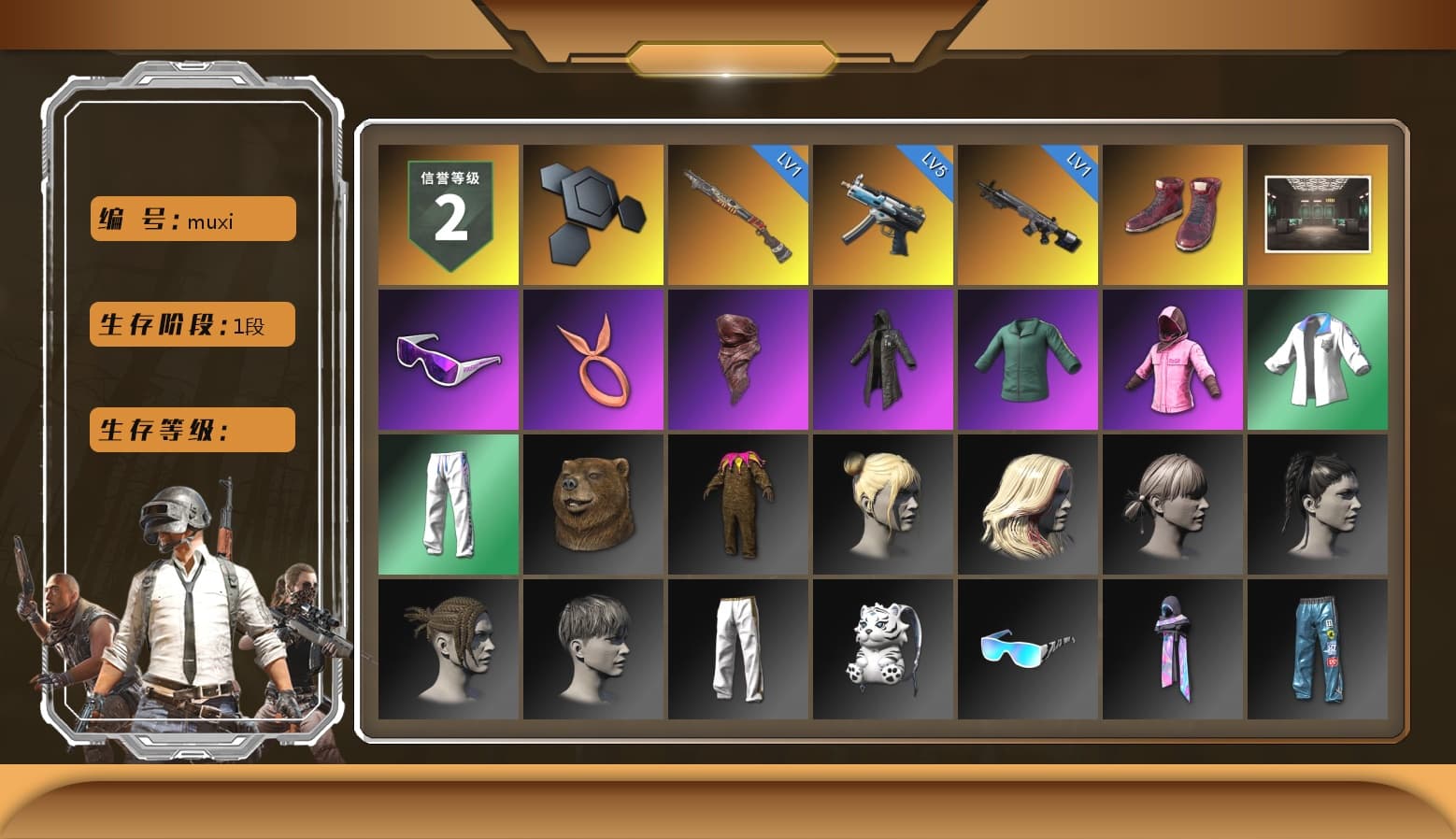This screenshot has height=839, width=1456.
Task: Click the 编号 muxi label field
Action: pyautogui.click(x=192, y=218)
